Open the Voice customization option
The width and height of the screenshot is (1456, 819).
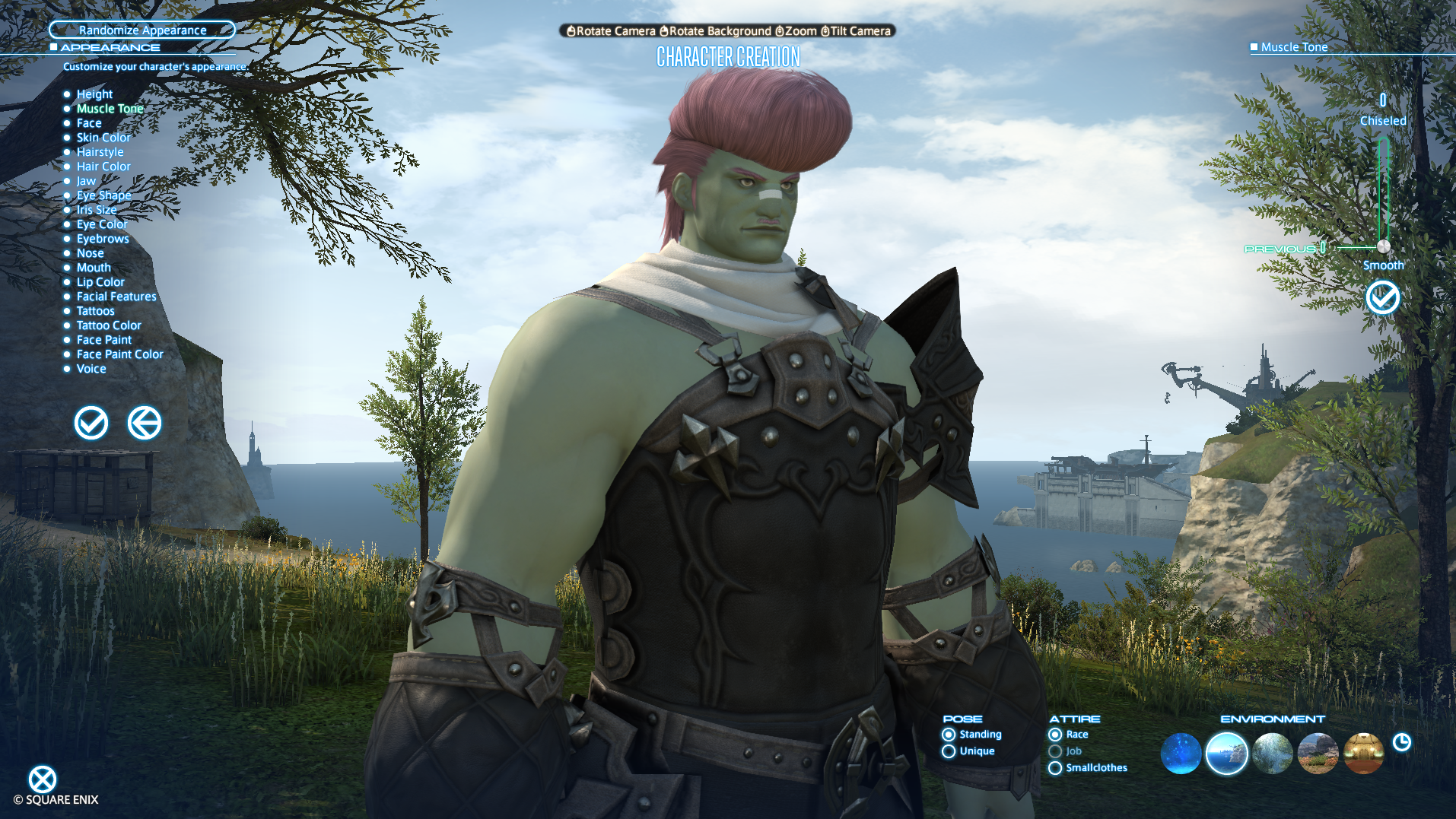pos(91,368)
